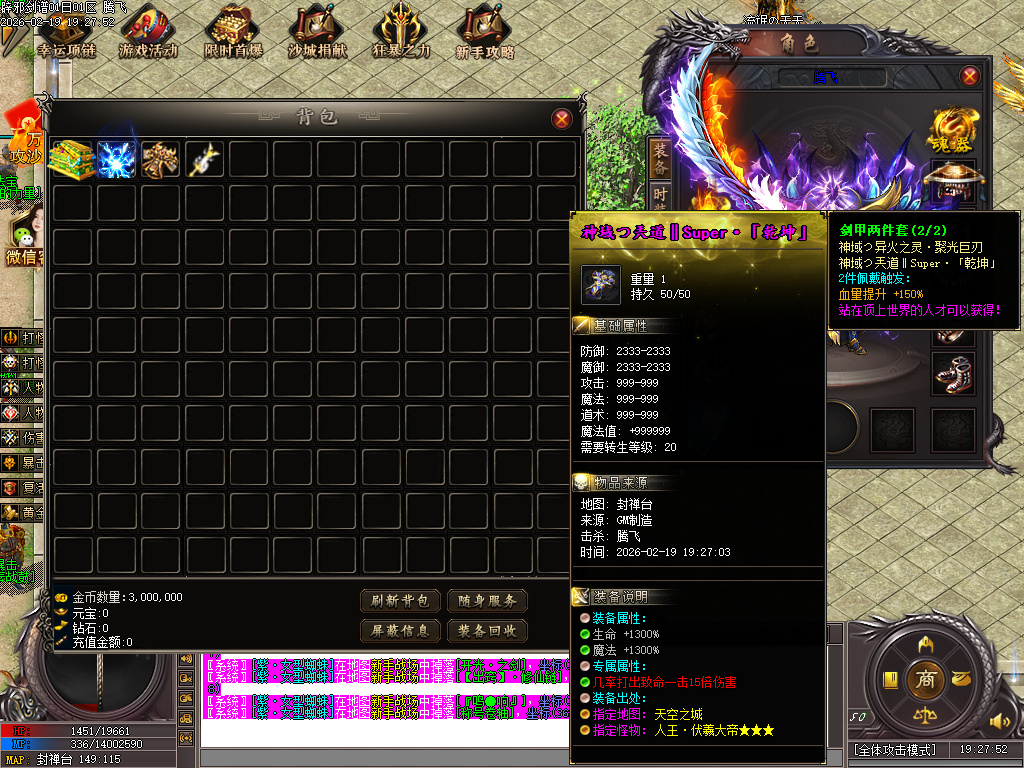Open the 幸运项链 lucky necklace menu
This screenshot has width=1024, height=768.
(66, 34)
